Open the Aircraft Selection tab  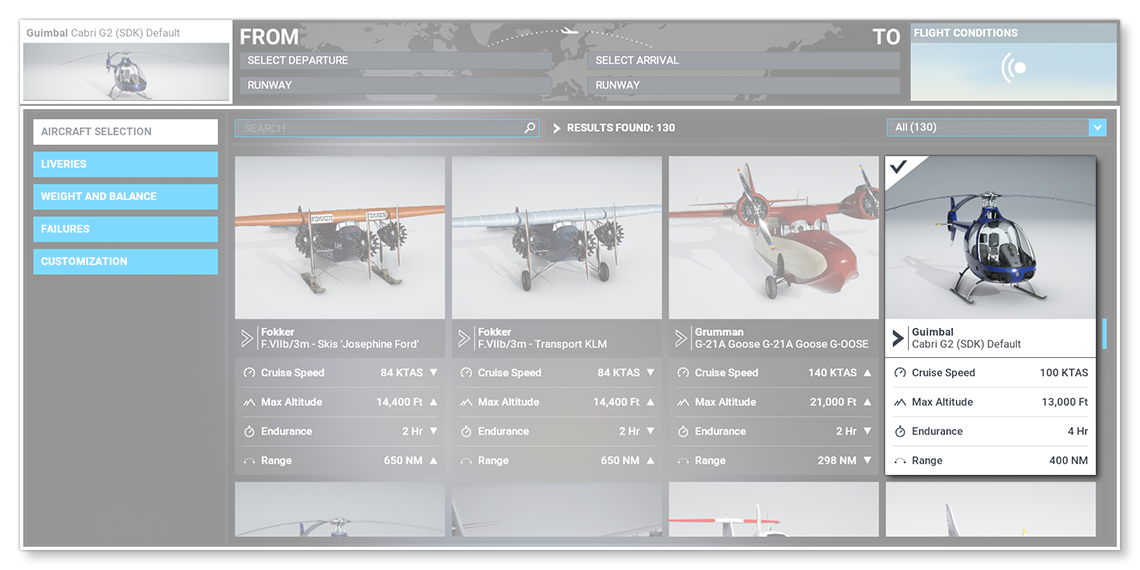point(125,132)
